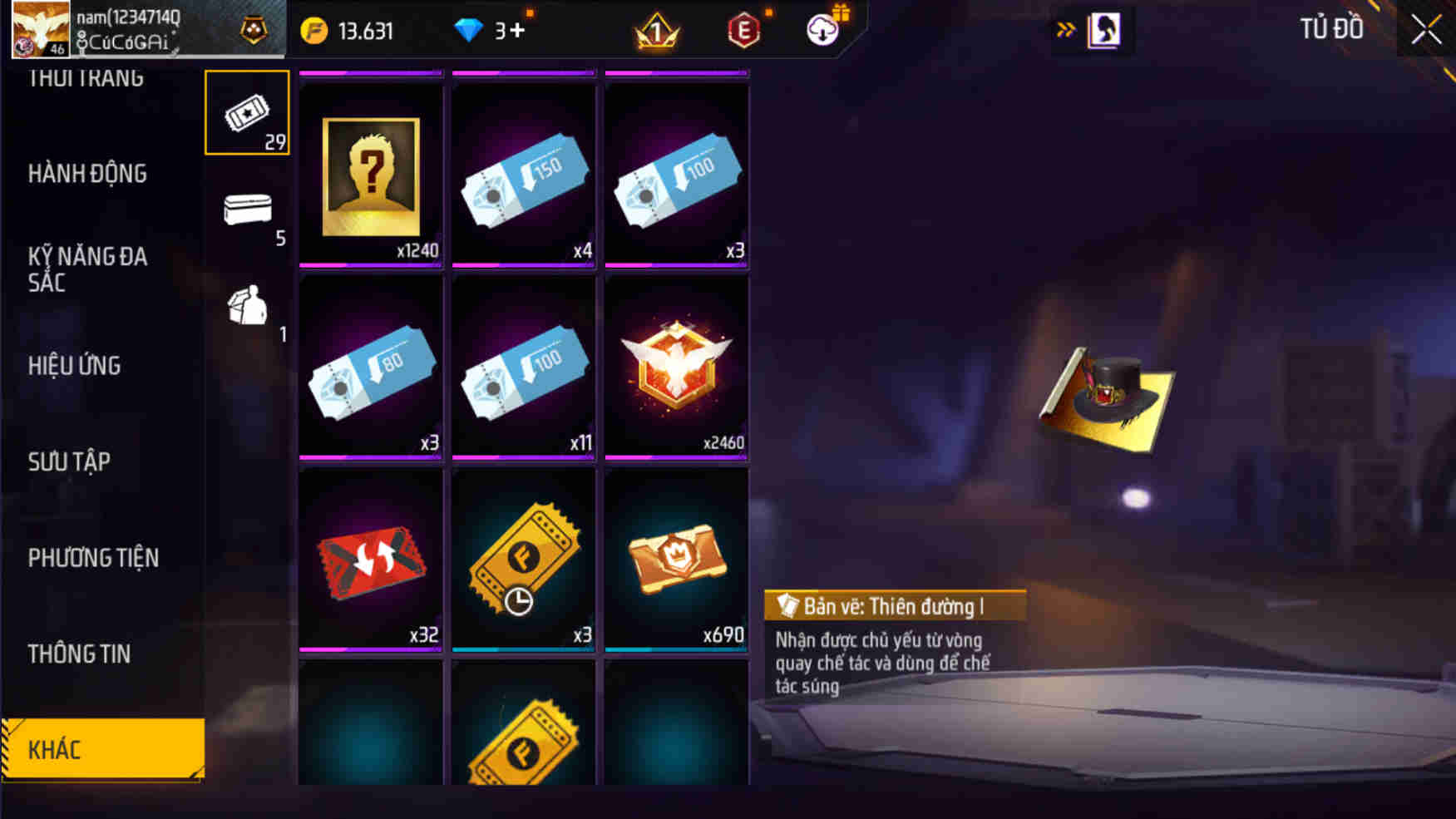This screenshot has height=819, width=1456.
Task: Click the character portrait preview icon near TỦ ĐỒ
Action: coord(1106,29)
